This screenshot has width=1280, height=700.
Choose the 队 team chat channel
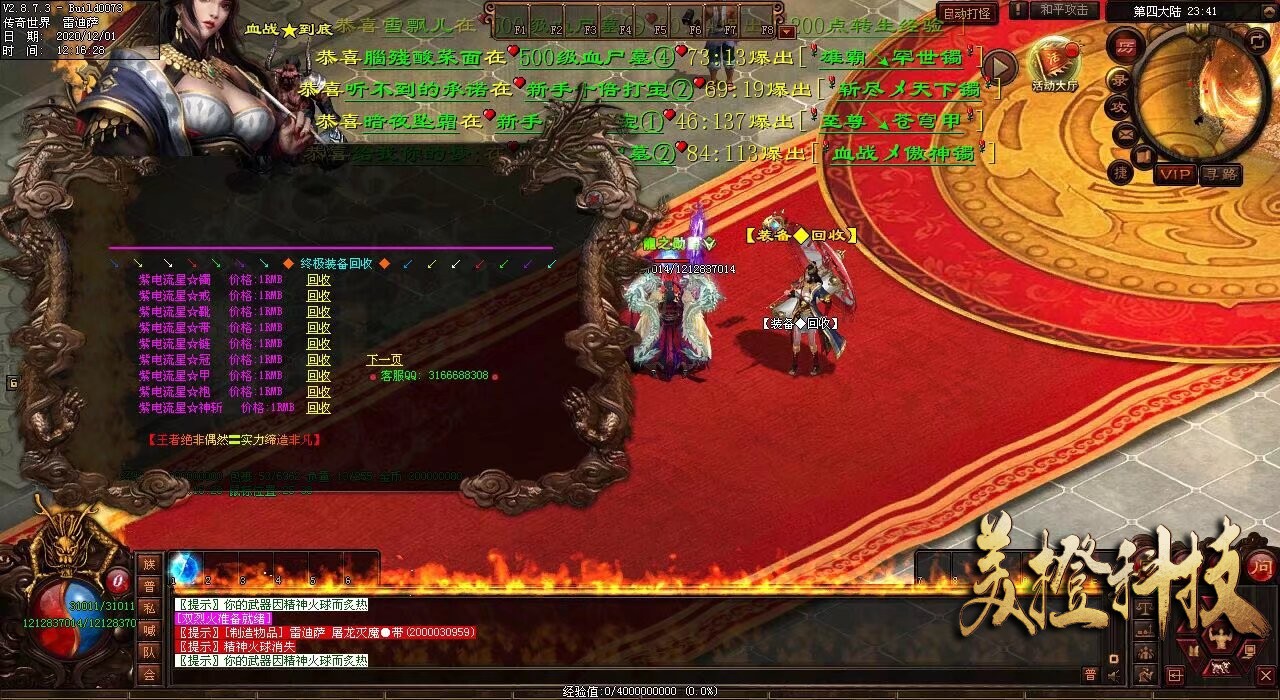tap(149, 652)
